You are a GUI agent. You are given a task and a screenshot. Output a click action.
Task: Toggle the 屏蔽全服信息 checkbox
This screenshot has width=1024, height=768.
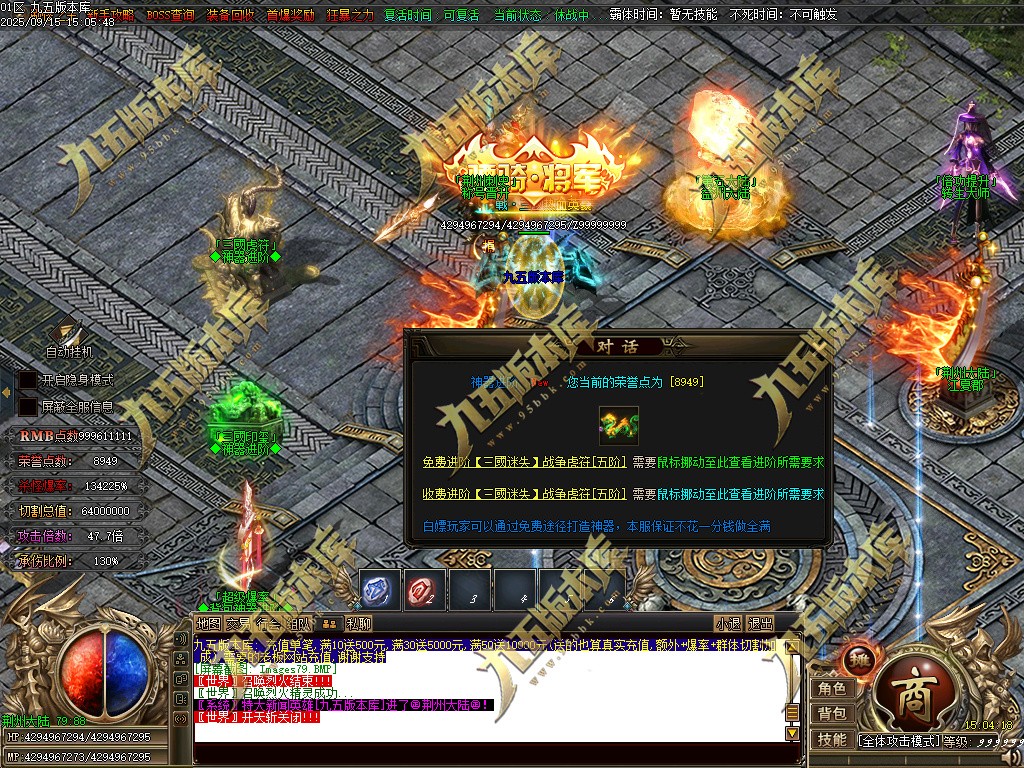click(28, 407)
